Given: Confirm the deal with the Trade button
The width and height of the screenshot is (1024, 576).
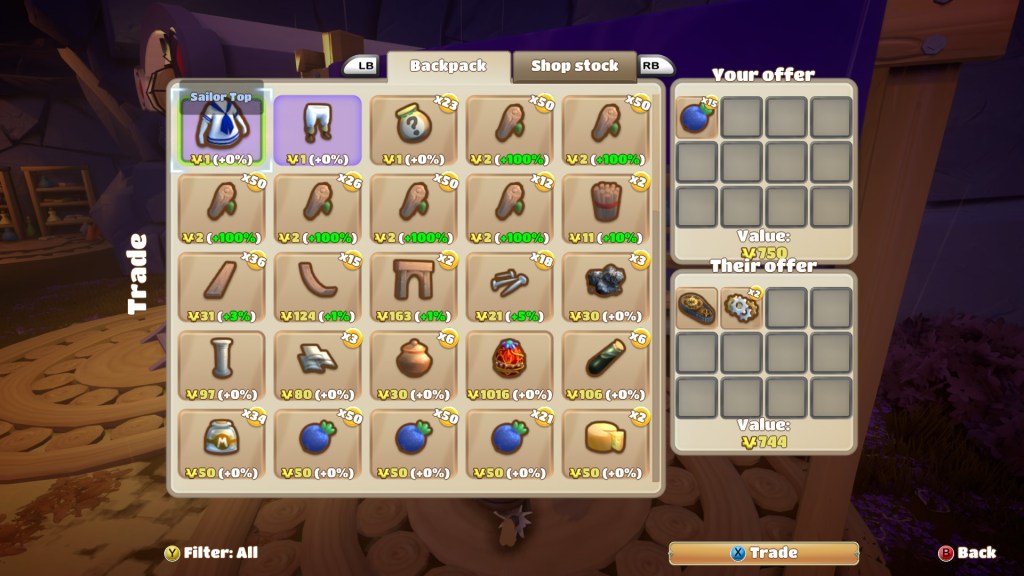Looking at the screenshot, I should coord(763,552).
